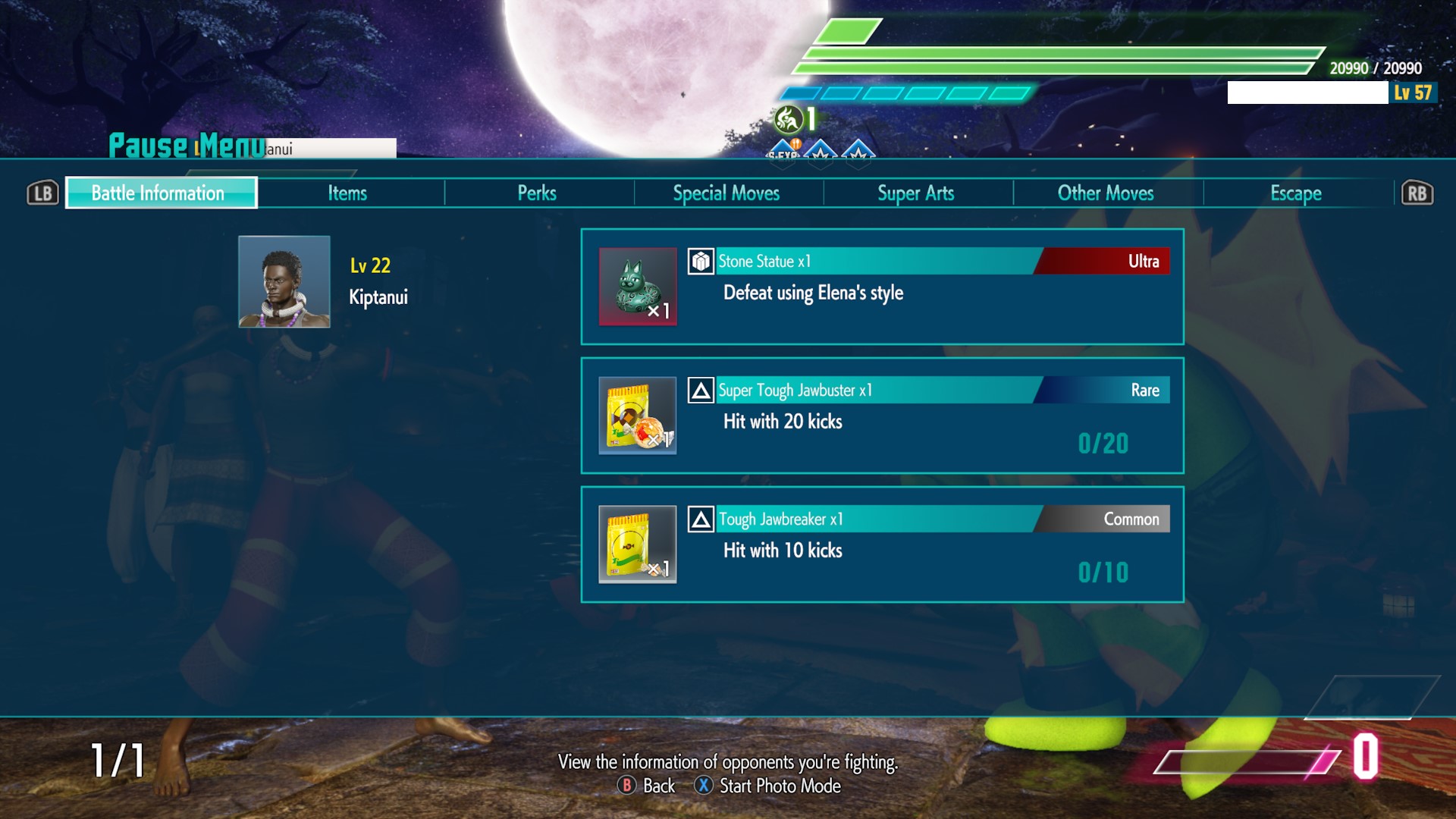This screenshot has width=1456, height=819.
Task: Click the green Drive gauge skull icon
Action: click(x=789, y=117)
